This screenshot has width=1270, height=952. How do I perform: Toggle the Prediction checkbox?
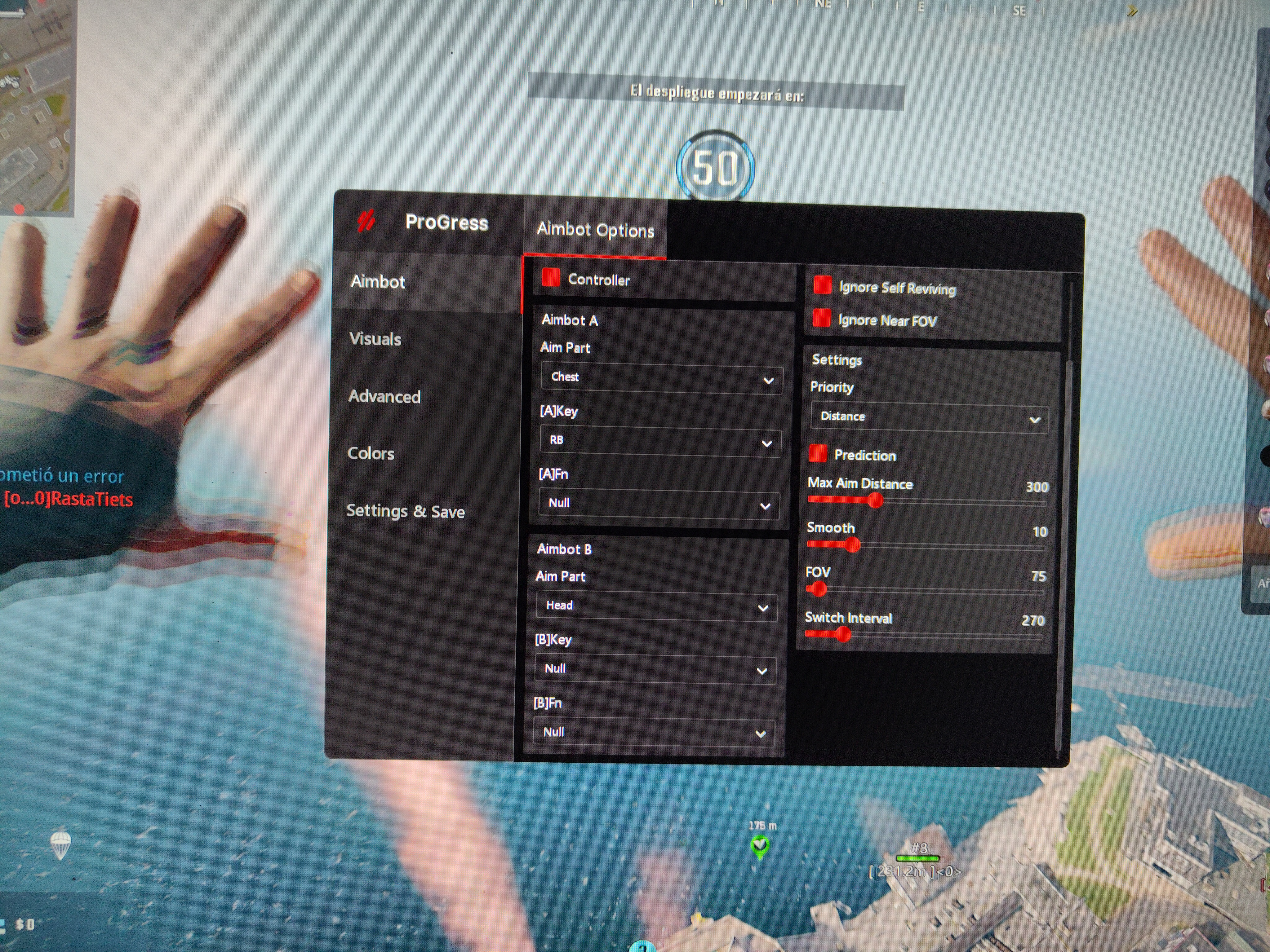pyautogui.click(x=818, y=453)
